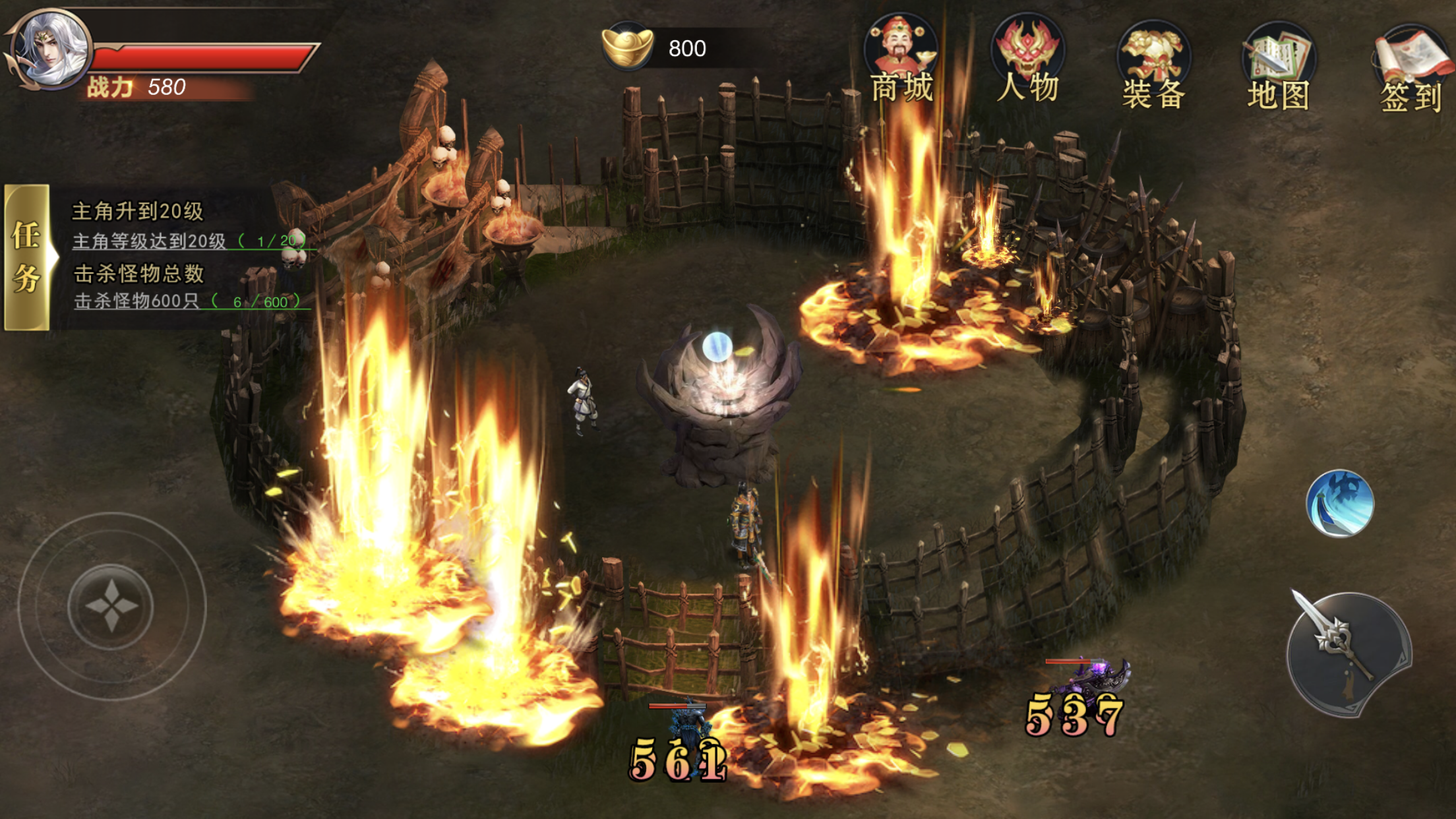Image resolution: width=1456 pixels, height=819 pixels.
Task: Tap the sword attack button
Action: pos(1349,654)
